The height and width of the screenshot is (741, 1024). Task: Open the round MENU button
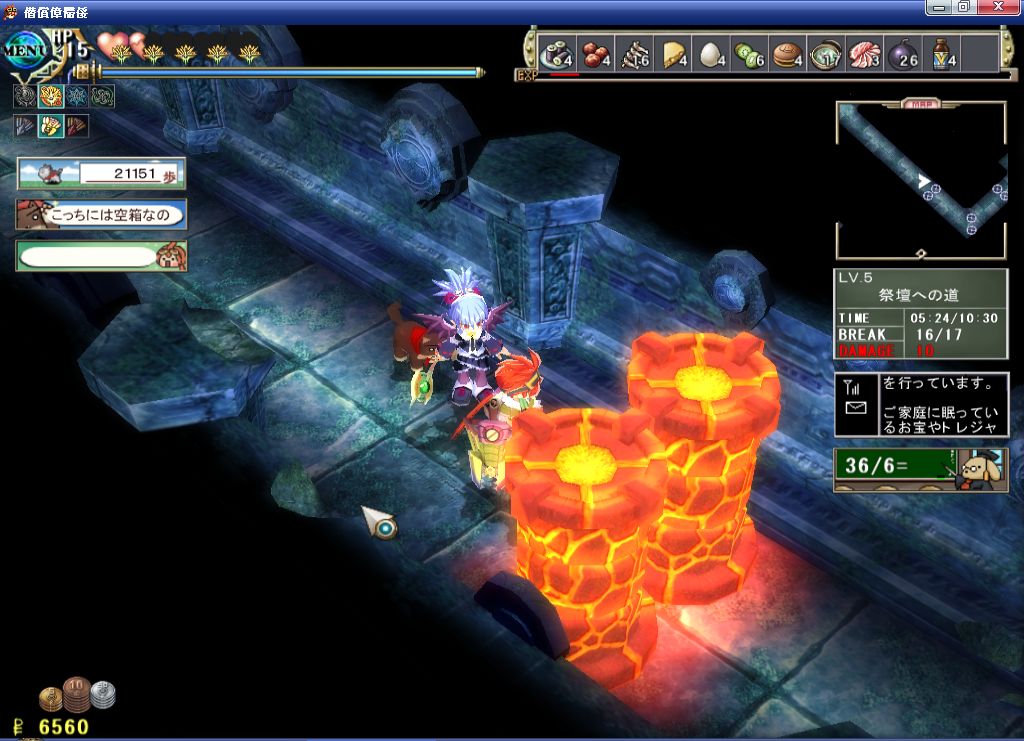point(26,48)
